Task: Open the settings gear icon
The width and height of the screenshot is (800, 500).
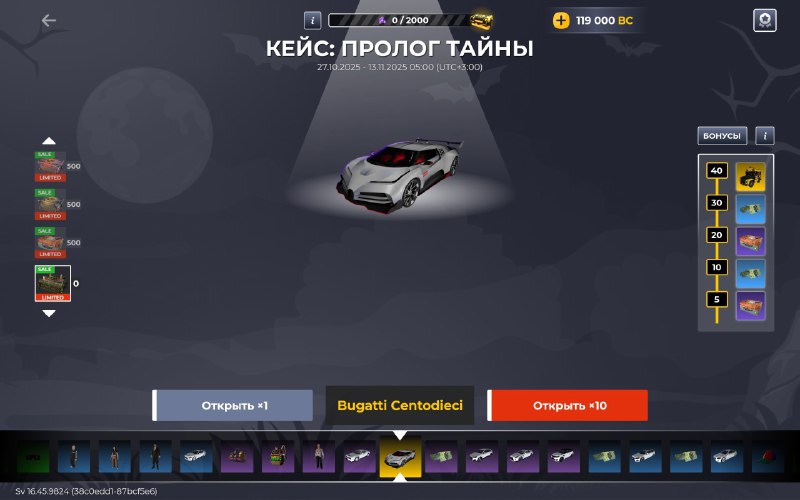Action: [x=764, y=21]
